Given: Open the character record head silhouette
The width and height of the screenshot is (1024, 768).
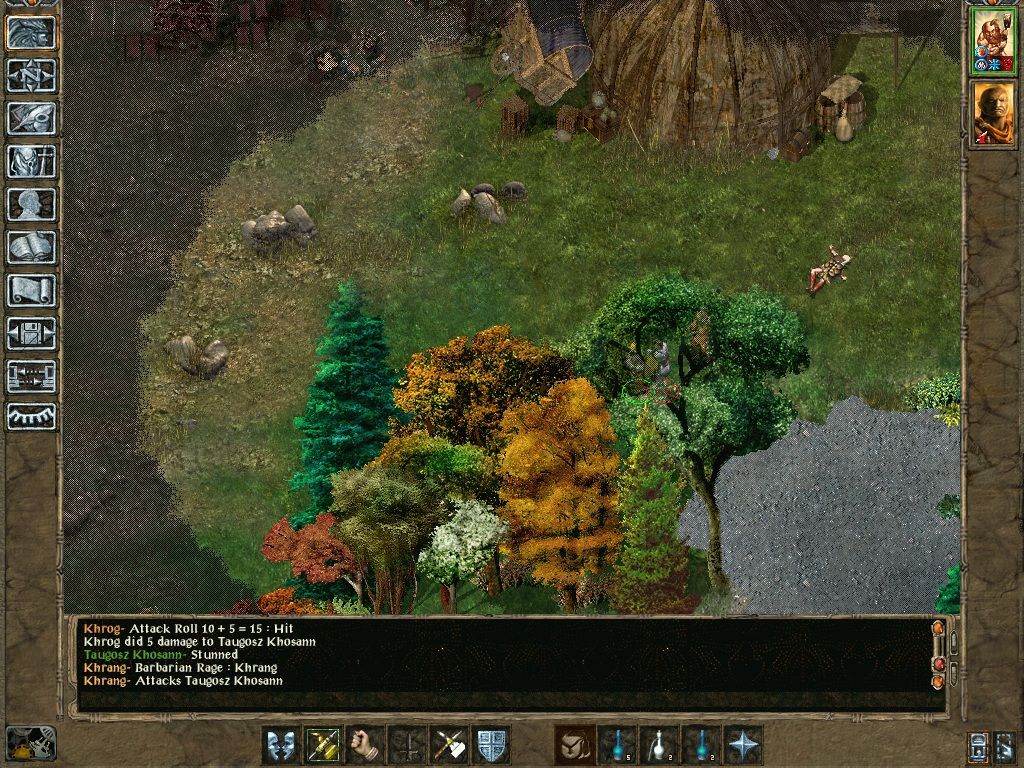Looking at the screenshot, I should pos(31,204).
